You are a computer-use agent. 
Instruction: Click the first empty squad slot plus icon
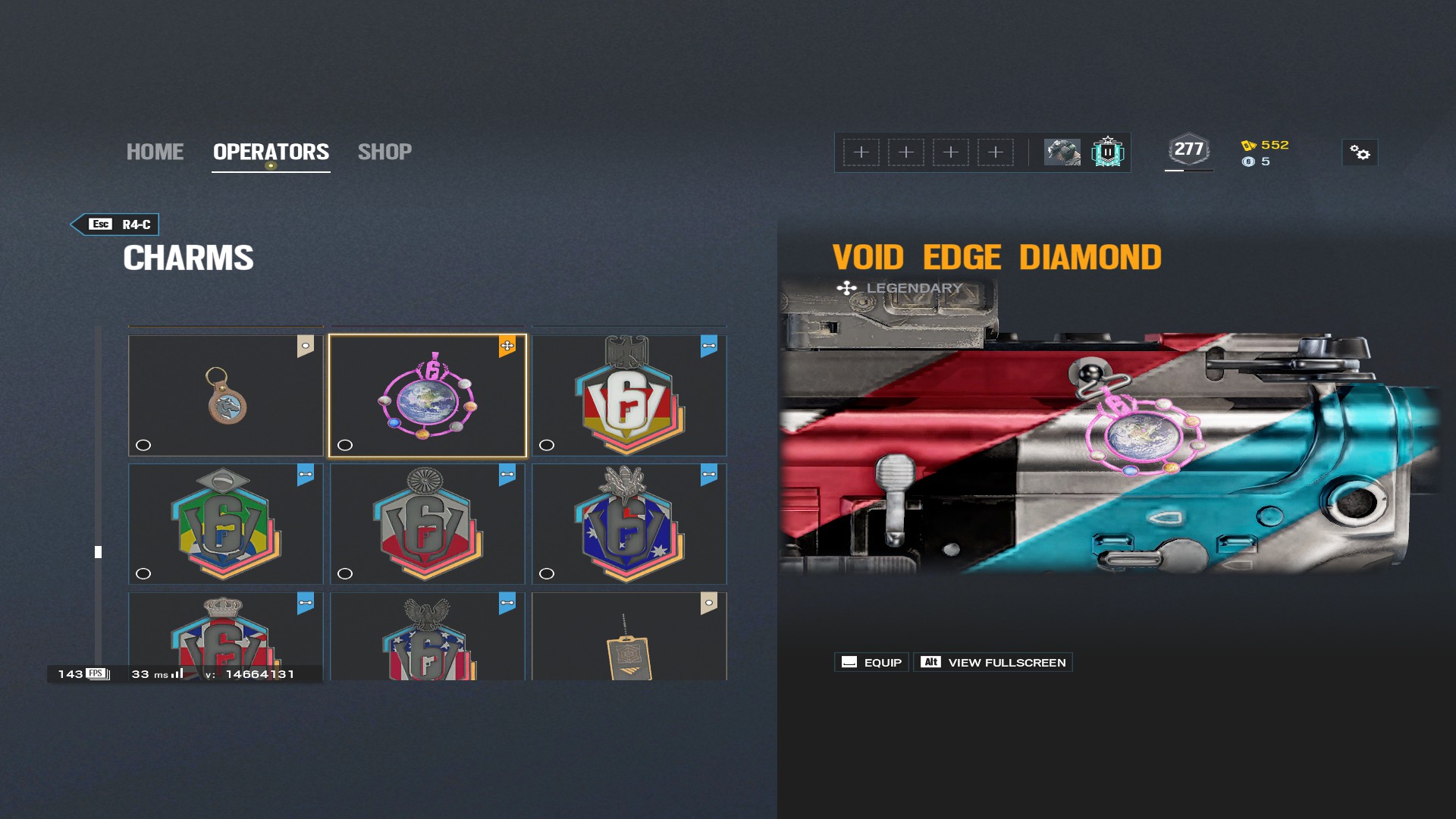pos(861,152)
